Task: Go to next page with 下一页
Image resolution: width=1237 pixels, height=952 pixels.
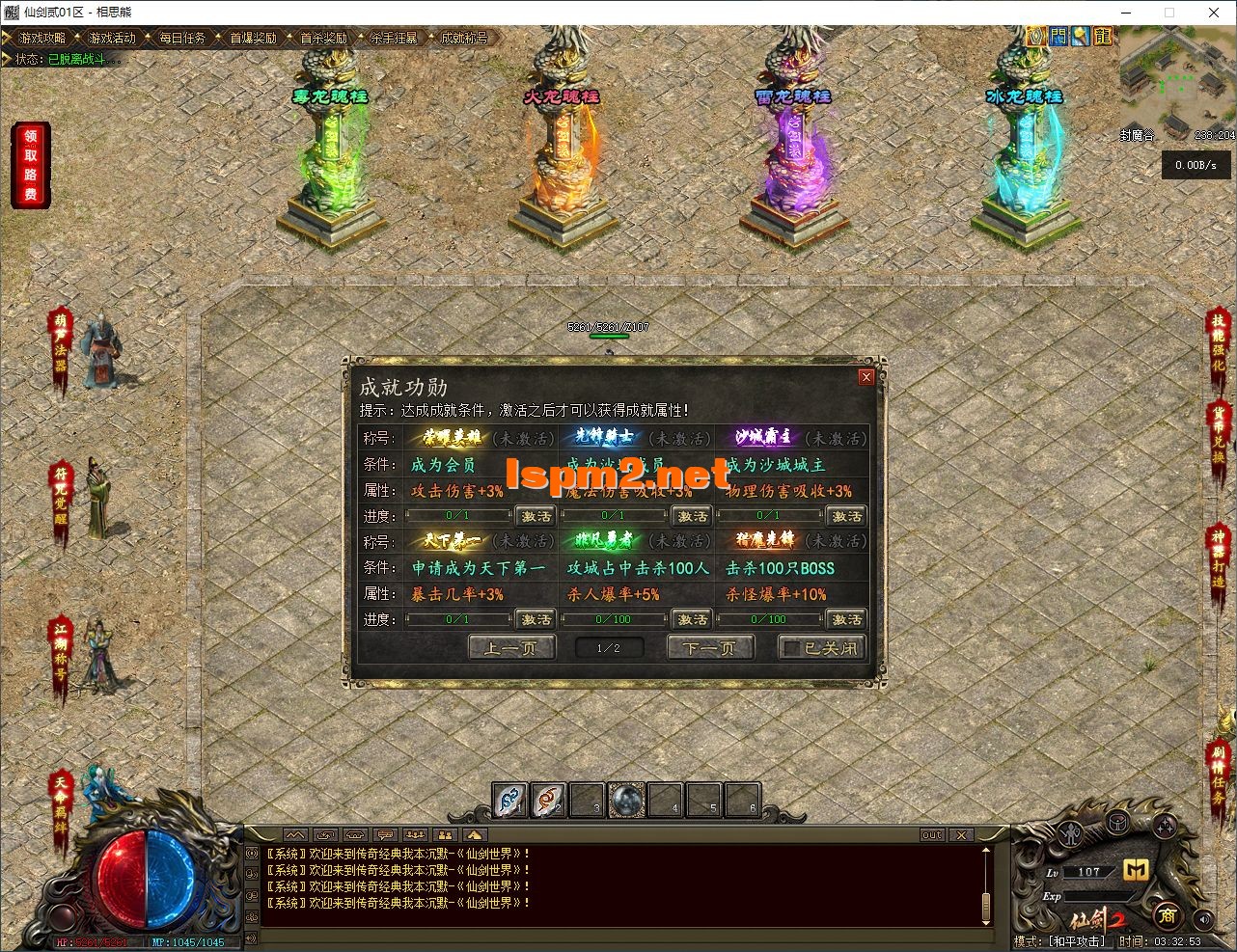Action: pos(710,648)
